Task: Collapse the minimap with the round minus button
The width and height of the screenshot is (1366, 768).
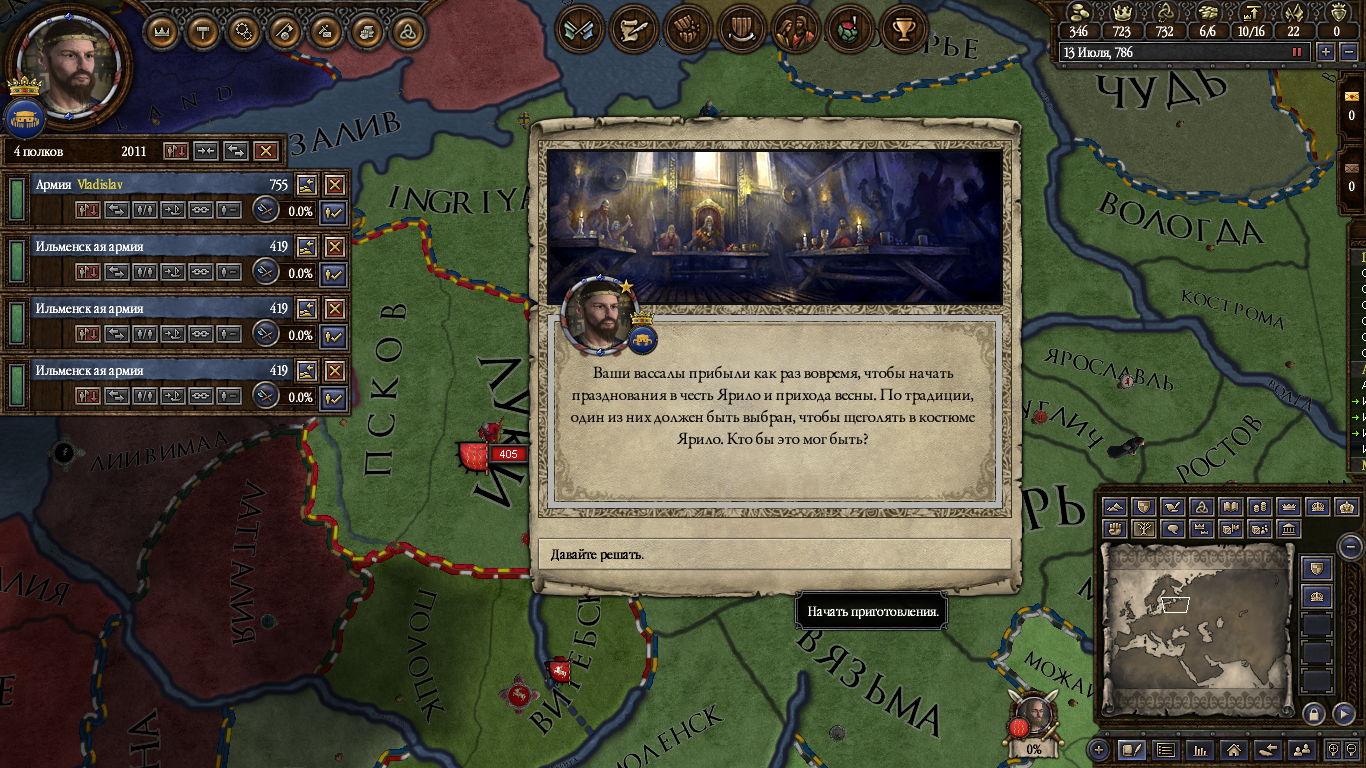Action: coord(1350,546)
